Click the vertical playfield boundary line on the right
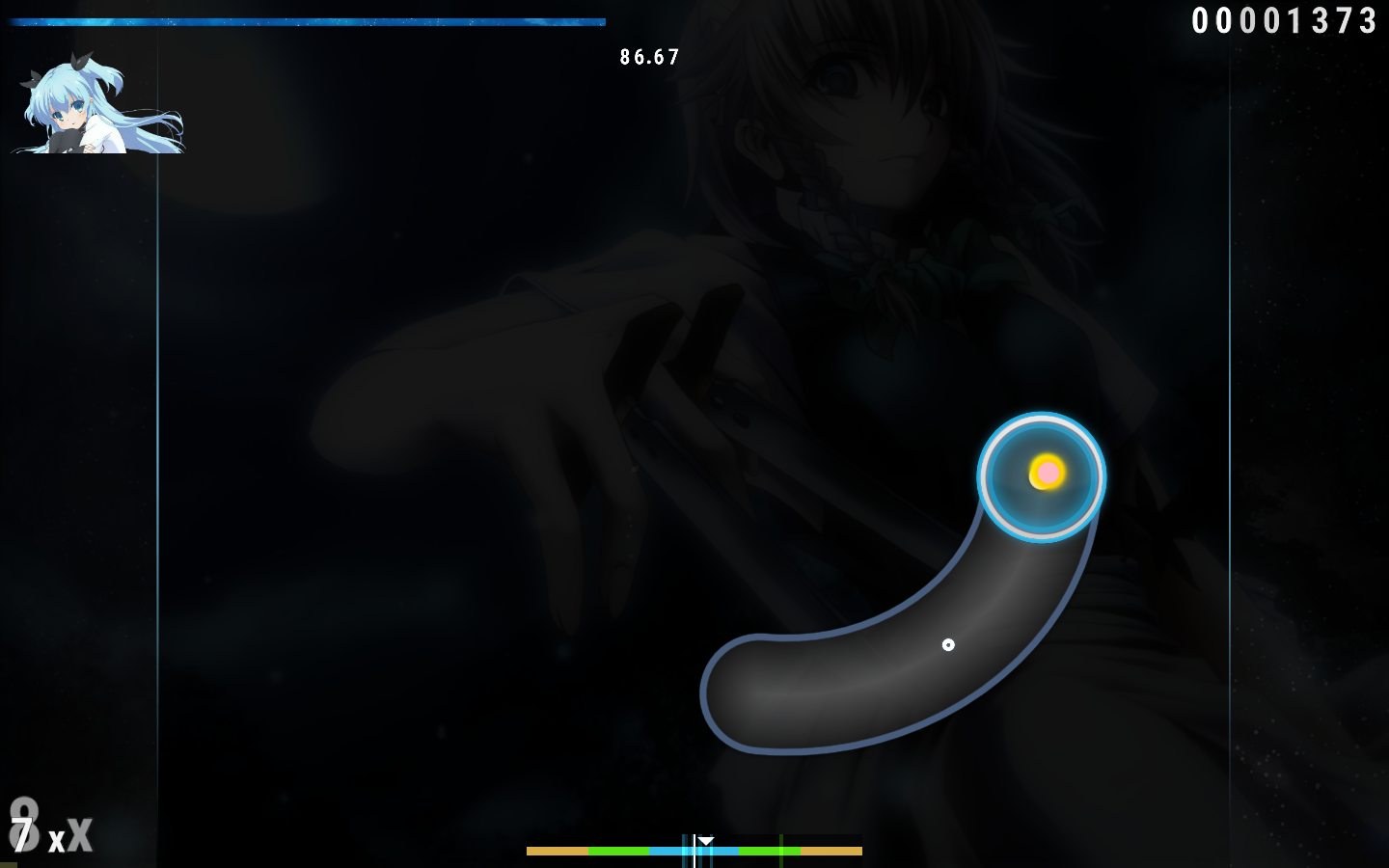 (1231, 434)
